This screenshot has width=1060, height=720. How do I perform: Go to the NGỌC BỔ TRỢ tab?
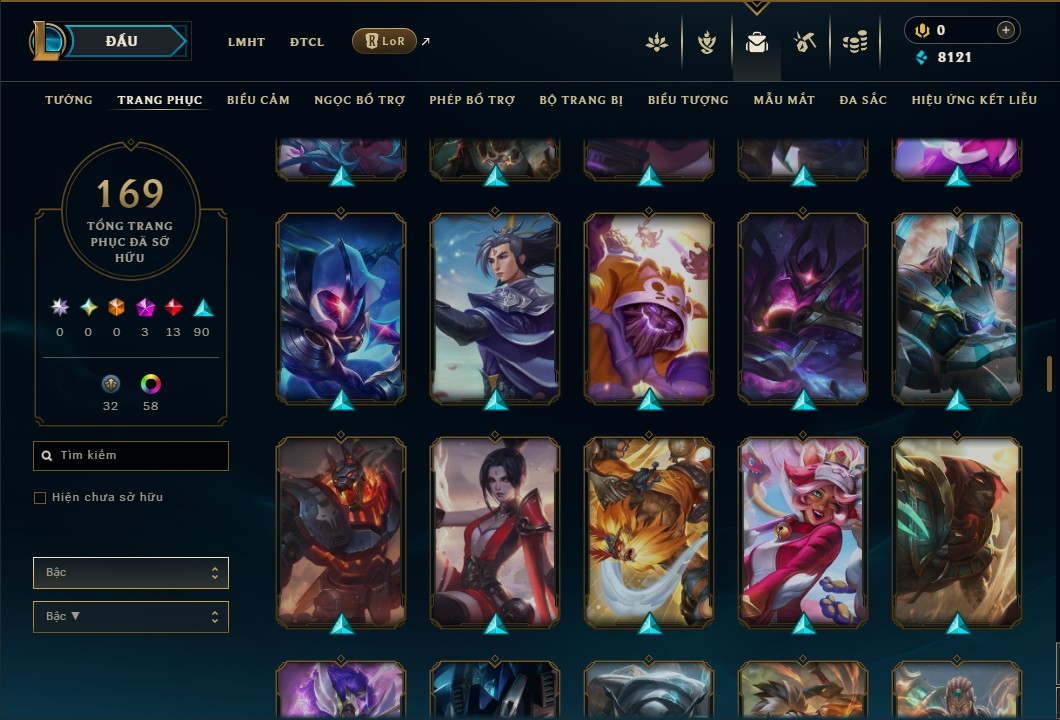coord(359,100)
